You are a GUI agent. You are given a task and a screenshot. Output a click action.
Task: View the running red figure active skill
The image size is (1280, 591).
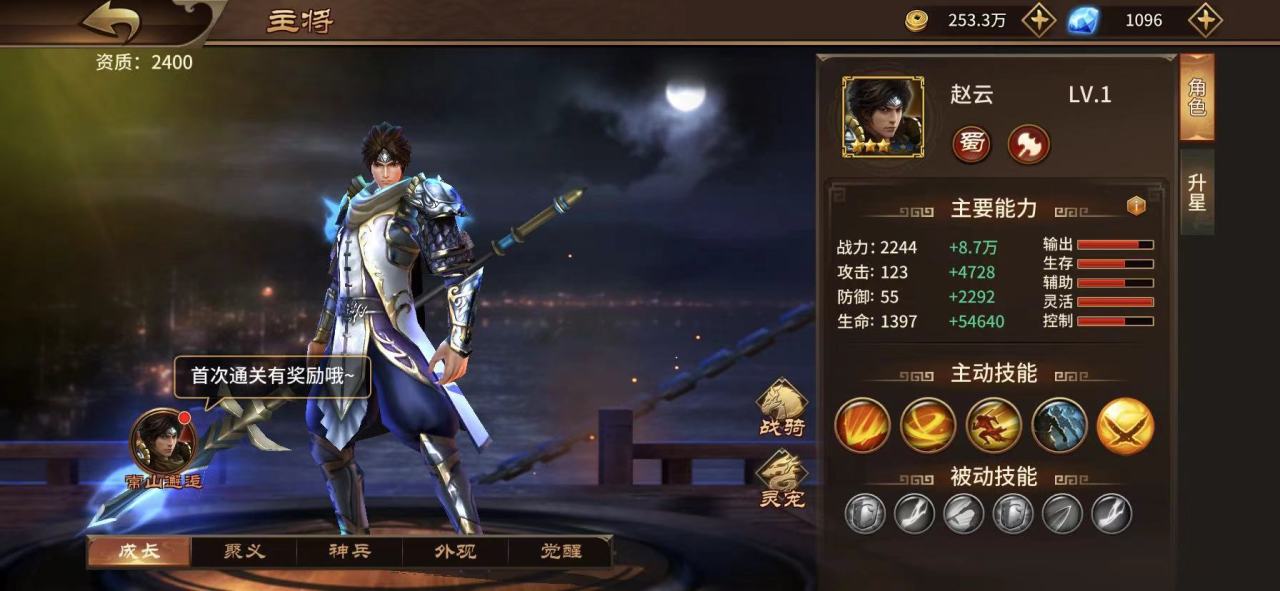coord(993,425)
